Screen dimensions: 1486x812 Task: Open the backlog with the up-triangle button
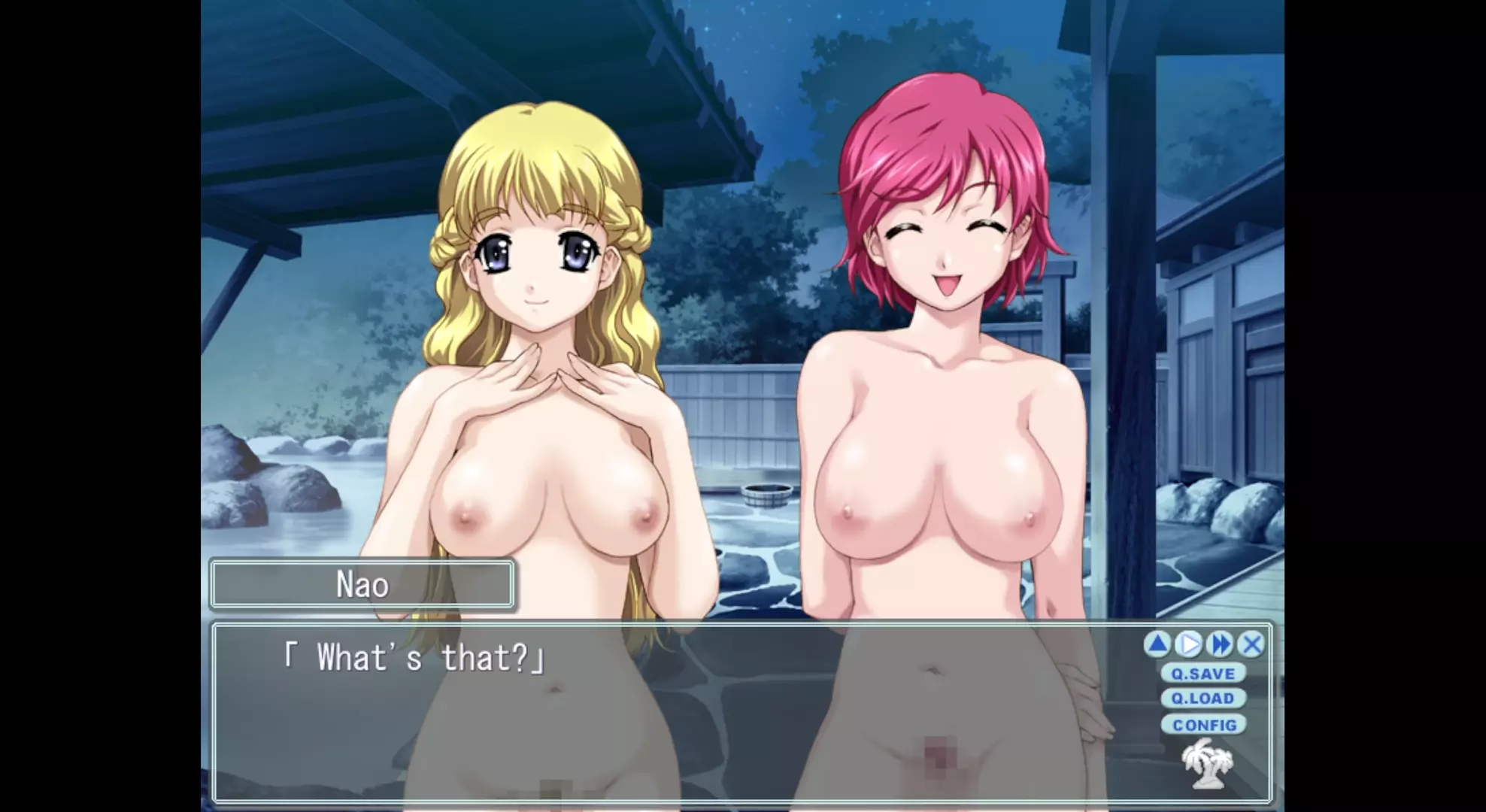click(1157, 644)
